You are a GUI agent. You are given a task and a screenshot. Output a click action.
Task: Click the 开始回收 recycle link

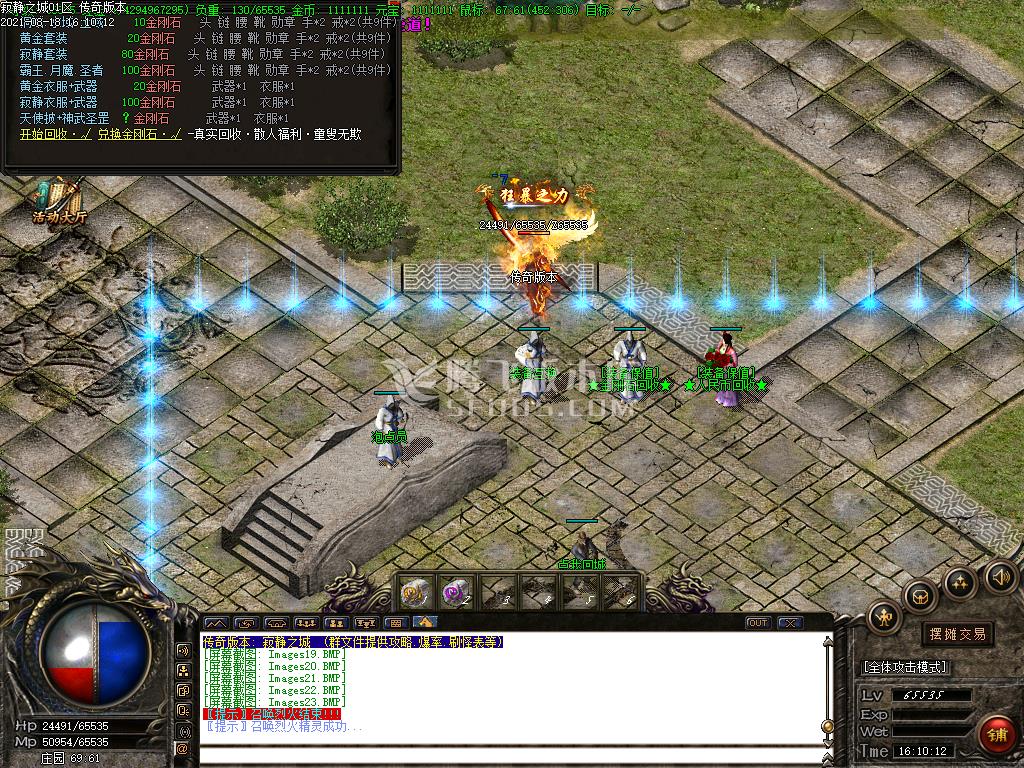click(49, 134)
